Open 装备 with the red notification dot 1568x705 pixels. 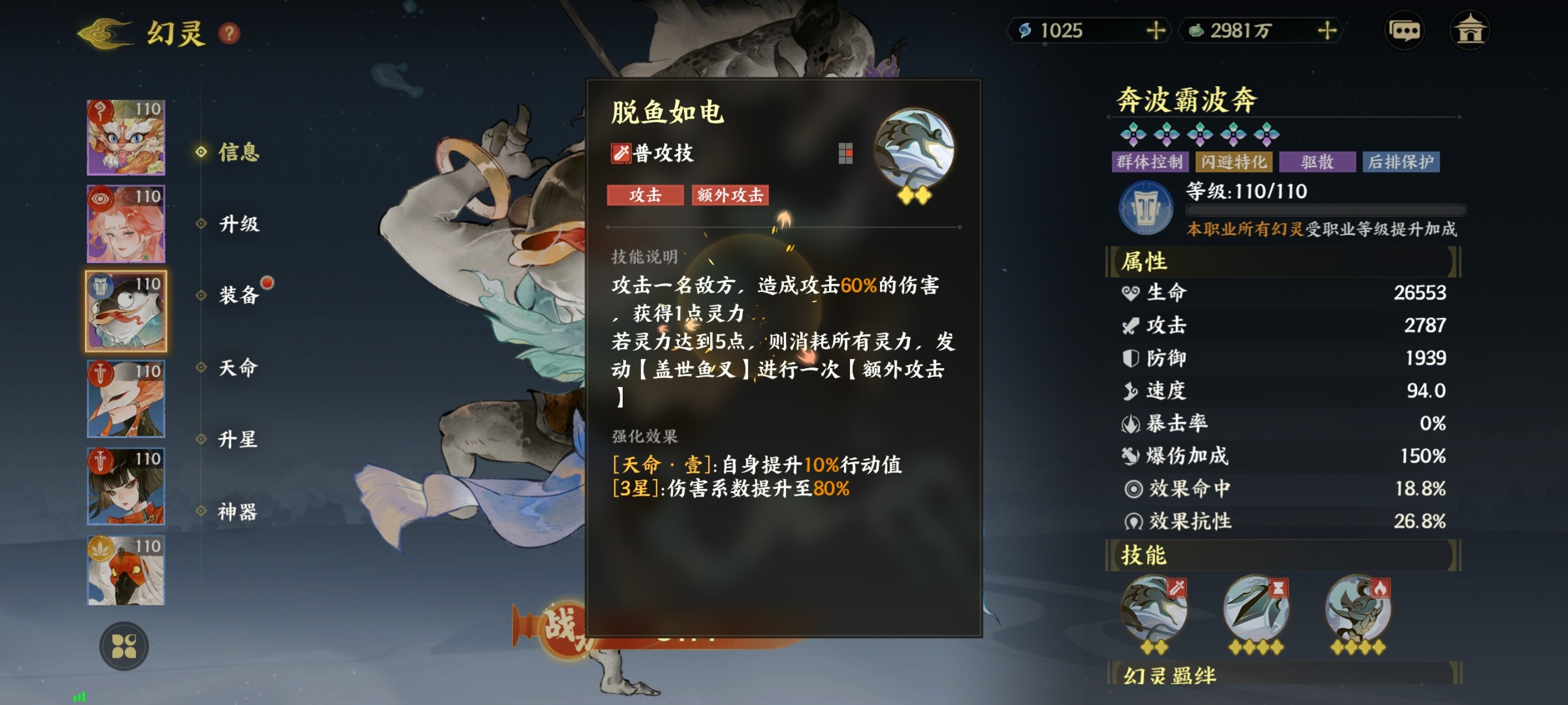click(x=238, y=297)
